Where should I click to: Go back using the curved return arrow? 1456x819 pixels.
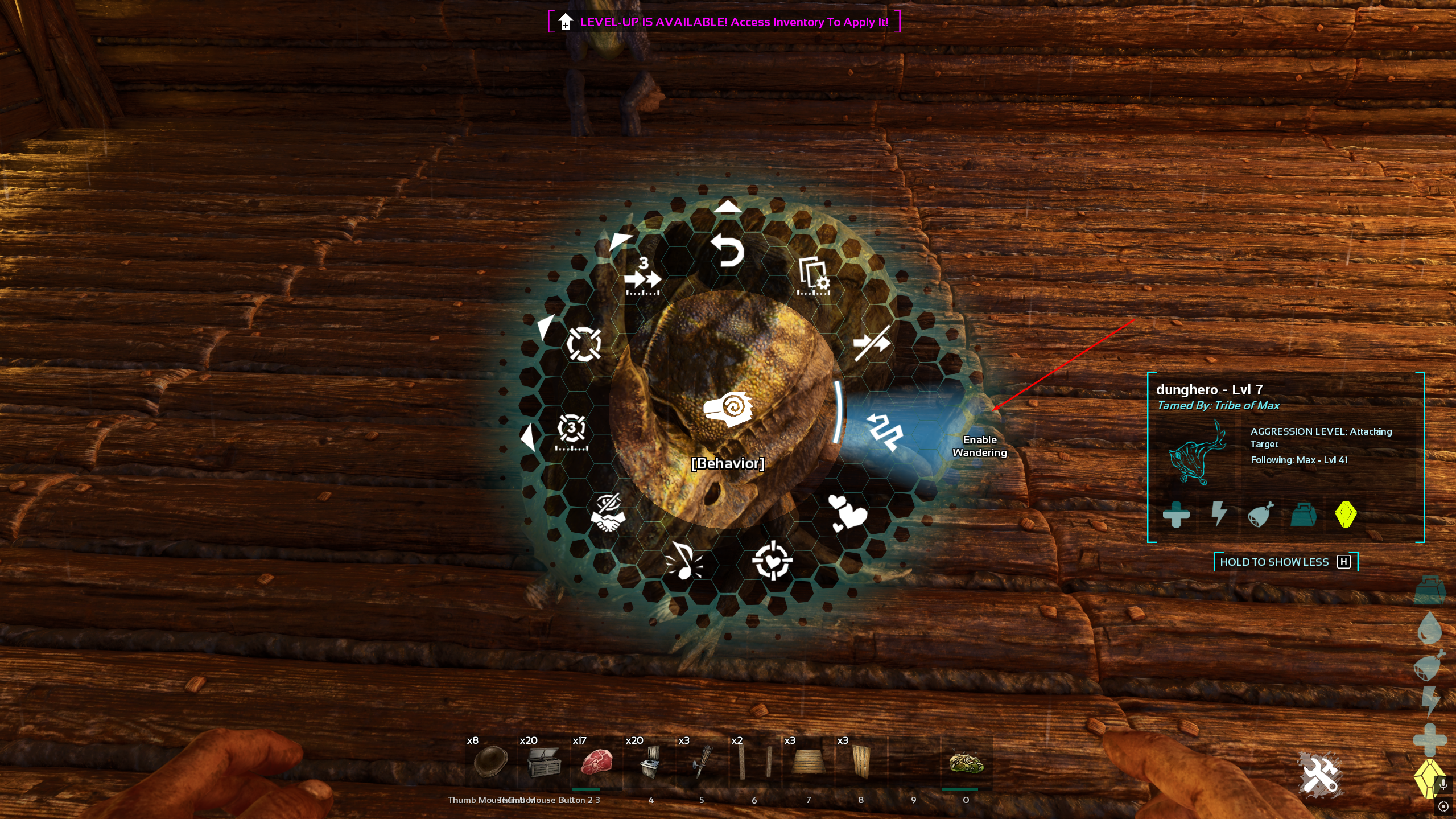(x=728, y=250)
